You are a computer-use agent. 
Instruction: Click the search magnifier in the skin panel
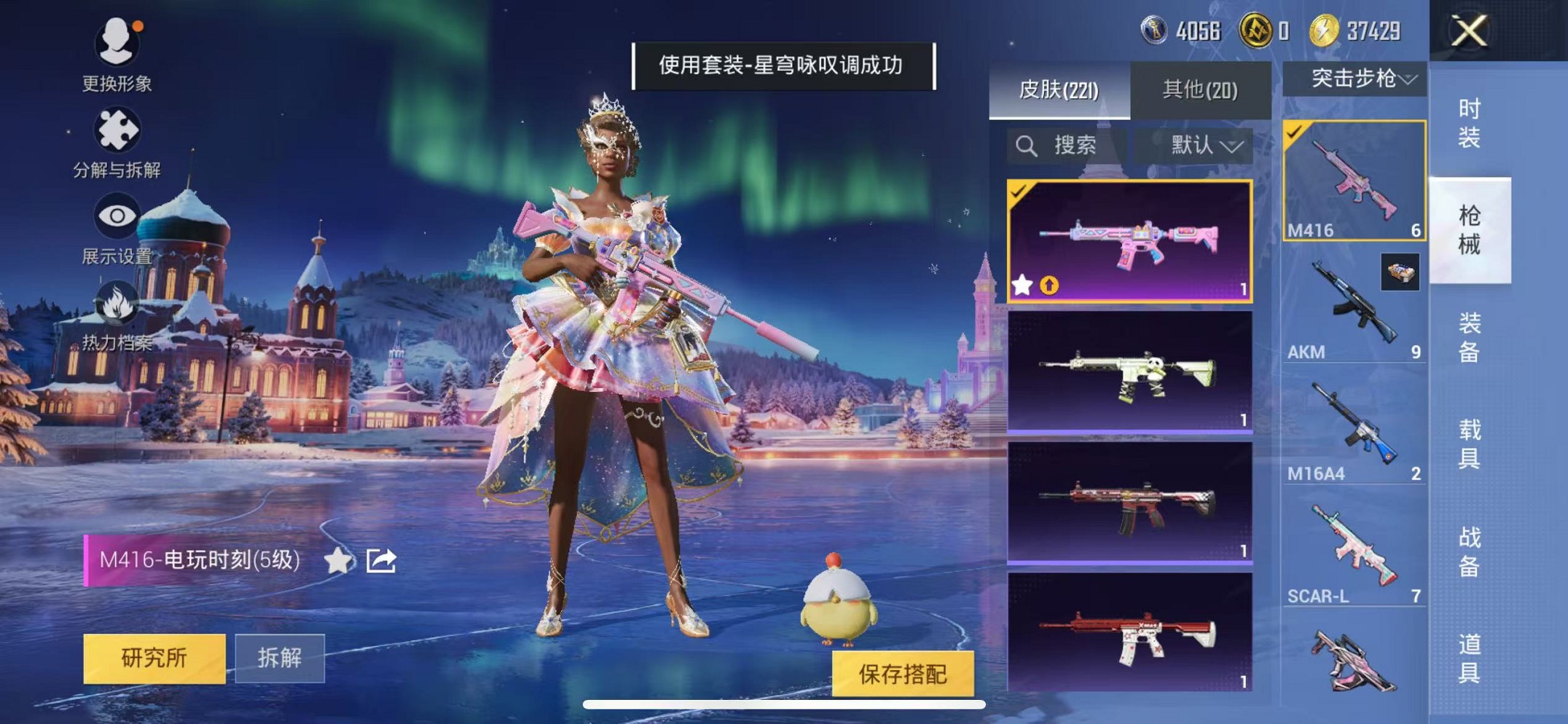pyautogui.click(x=1028, y=146)
